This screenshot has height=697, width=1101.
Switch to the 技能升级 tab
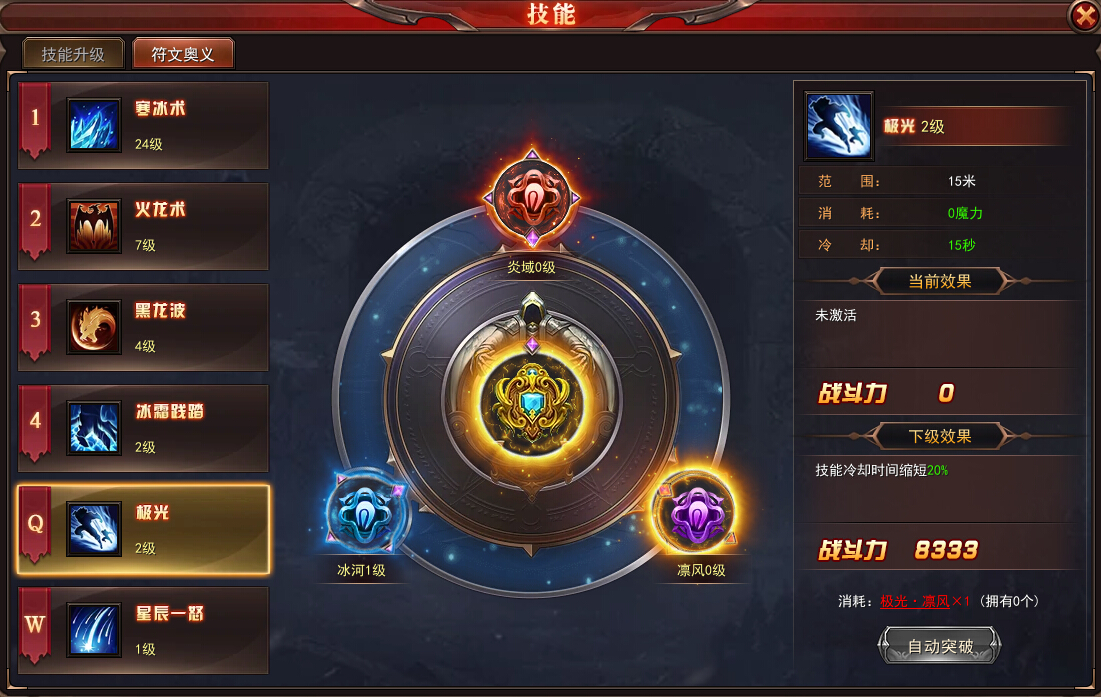[x=73, y=54]
